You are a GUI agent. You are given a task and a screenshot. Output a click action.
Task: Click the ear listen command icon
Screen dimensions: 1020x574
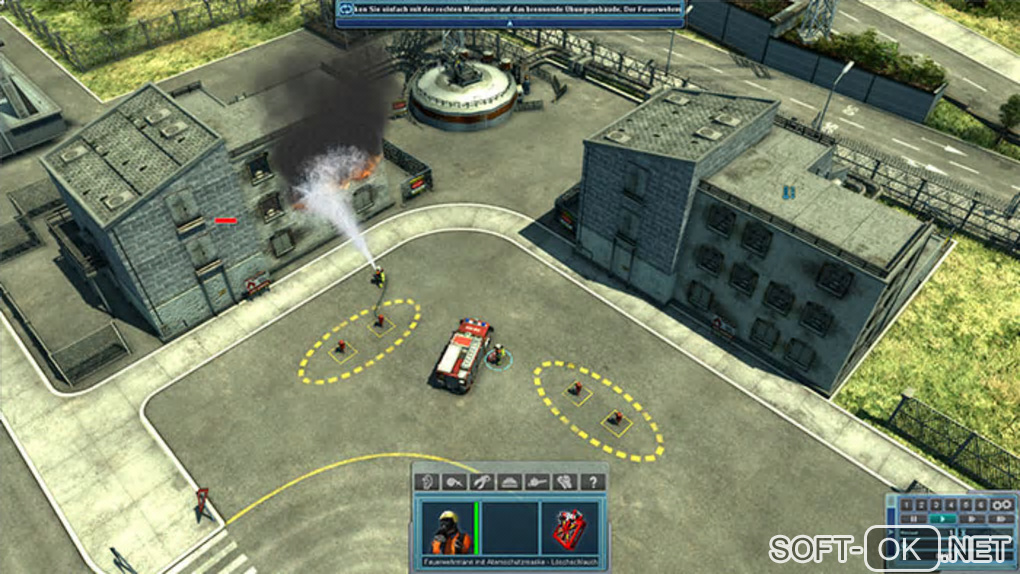(426, 481)
